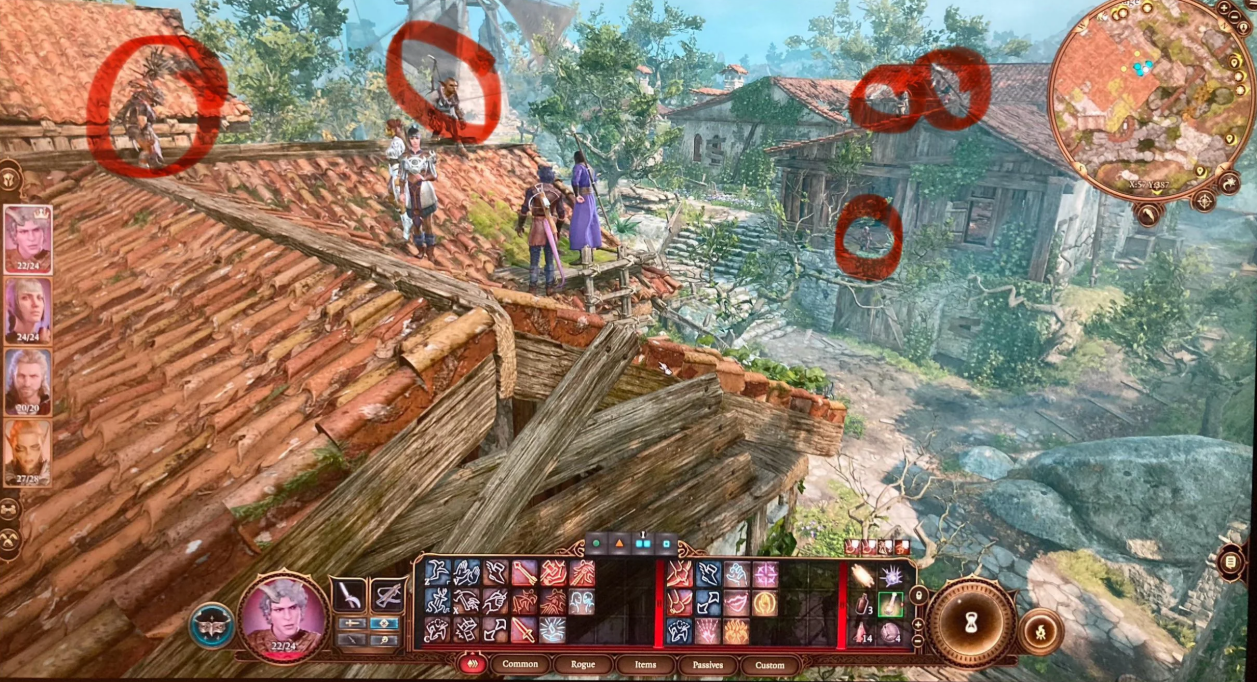This screenshot has height=682, width=1257.
Task: Select the ranged crossbow weapon slot
Action: 387,596
